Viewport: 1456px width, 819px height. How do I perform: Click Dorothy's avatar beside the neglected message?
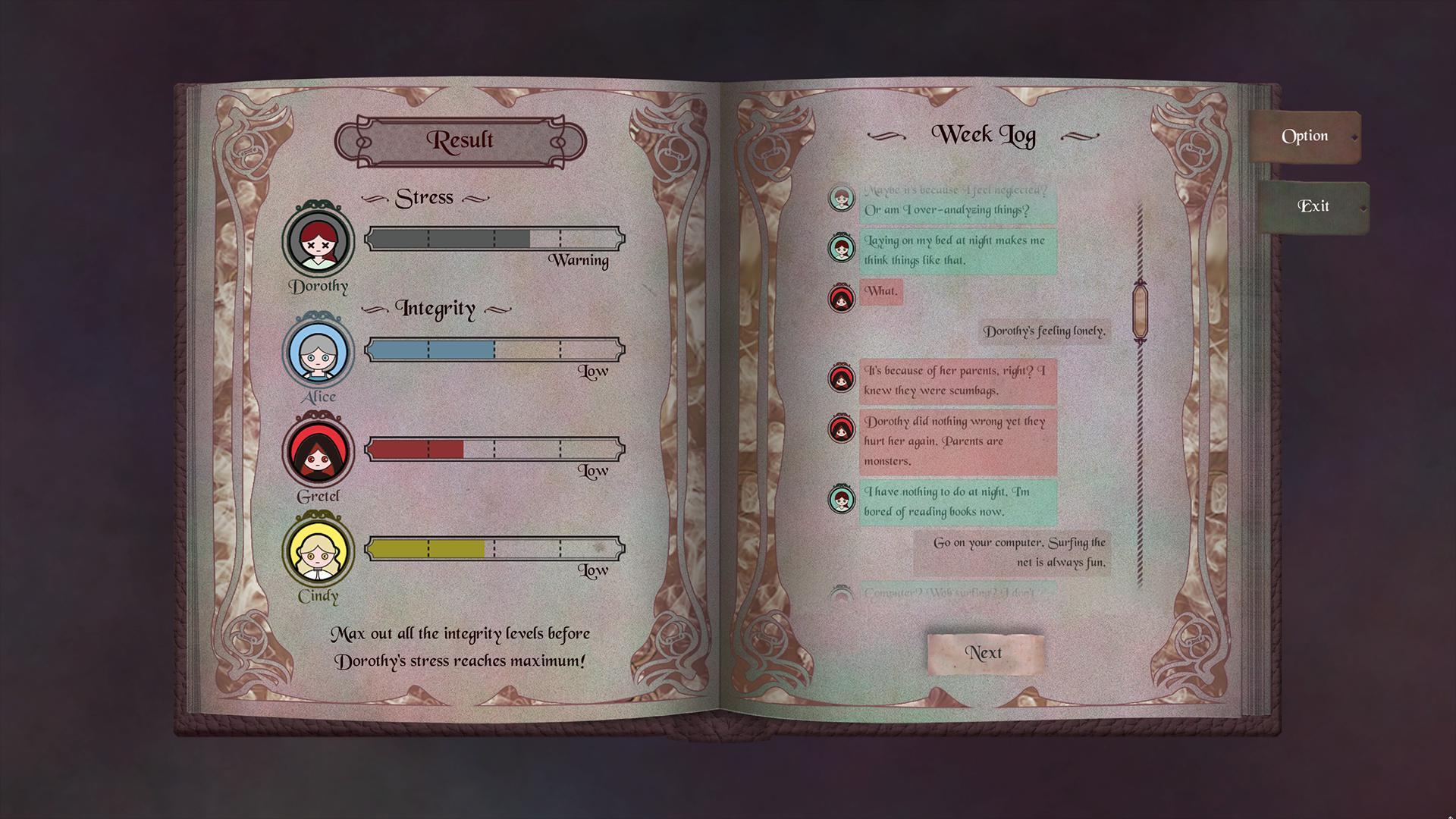pyautogui.click(x=842, y=201)
